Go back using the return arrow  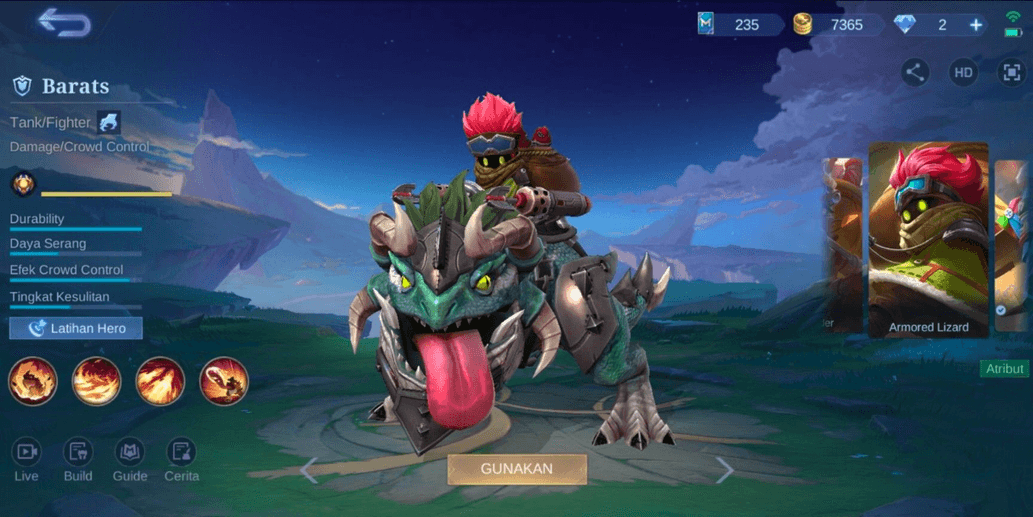[64, 22]
